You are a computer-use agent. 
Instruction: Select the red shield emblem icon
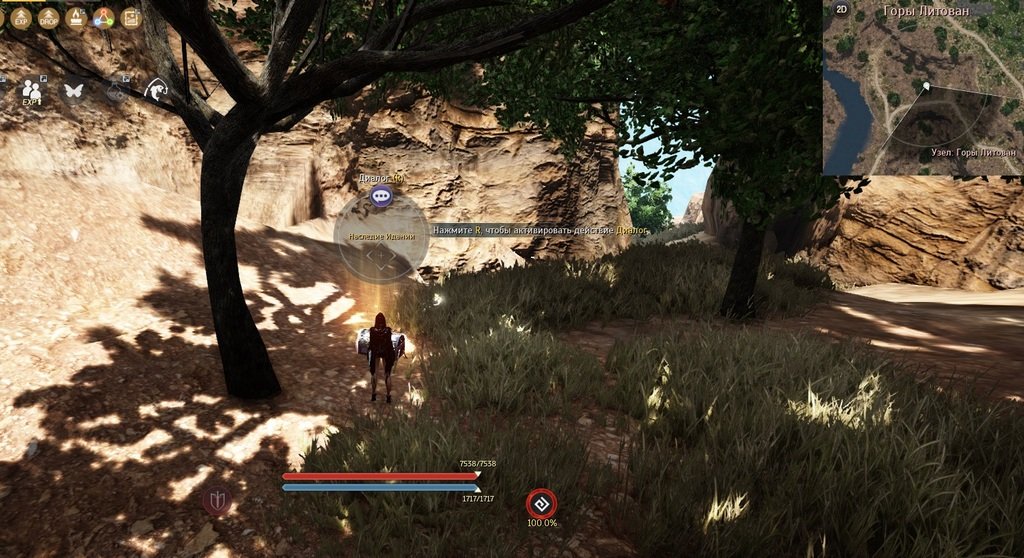click(217, 500)
